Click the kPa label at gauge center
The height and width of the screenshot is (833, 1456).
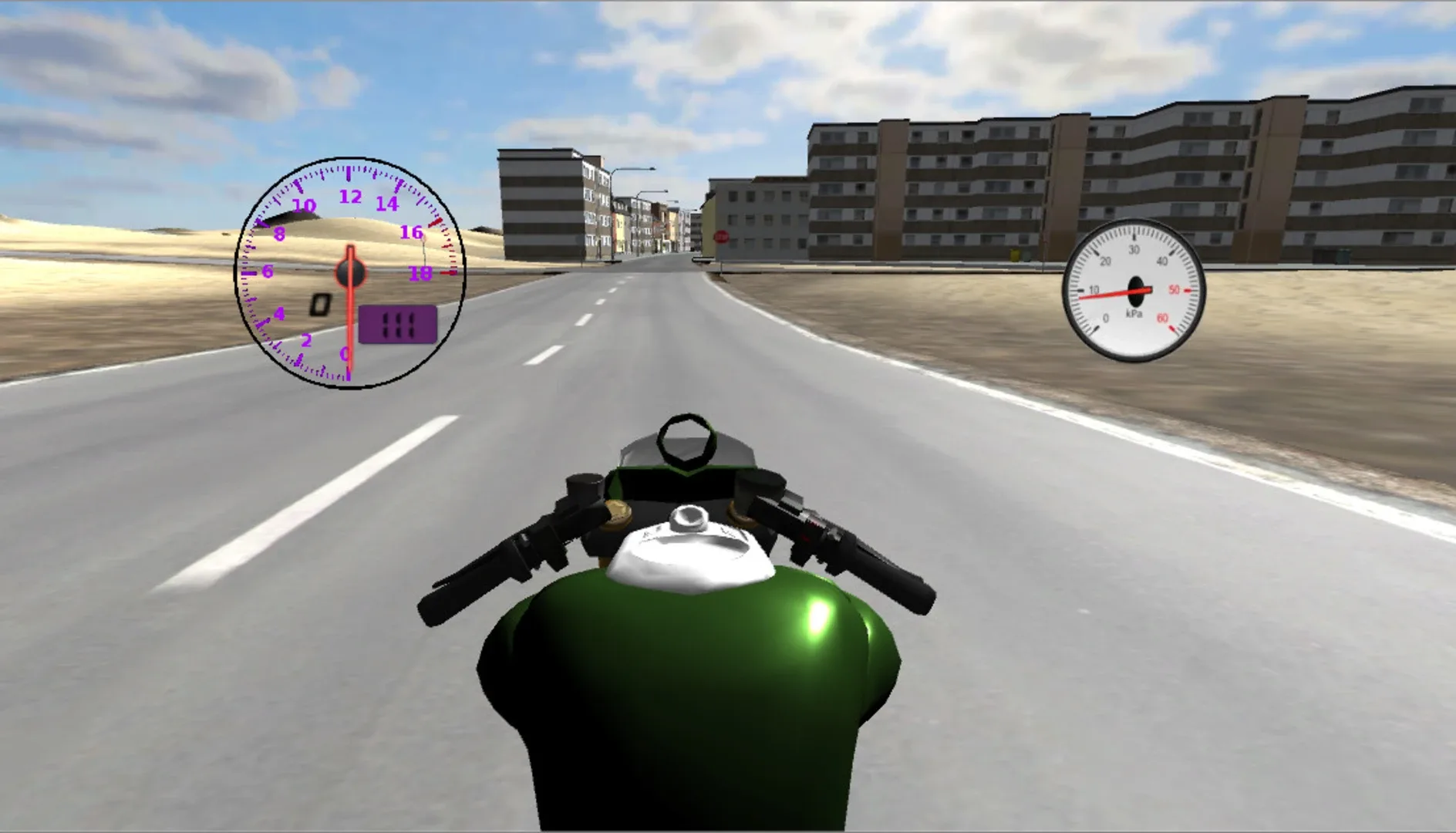(1132, 312)
